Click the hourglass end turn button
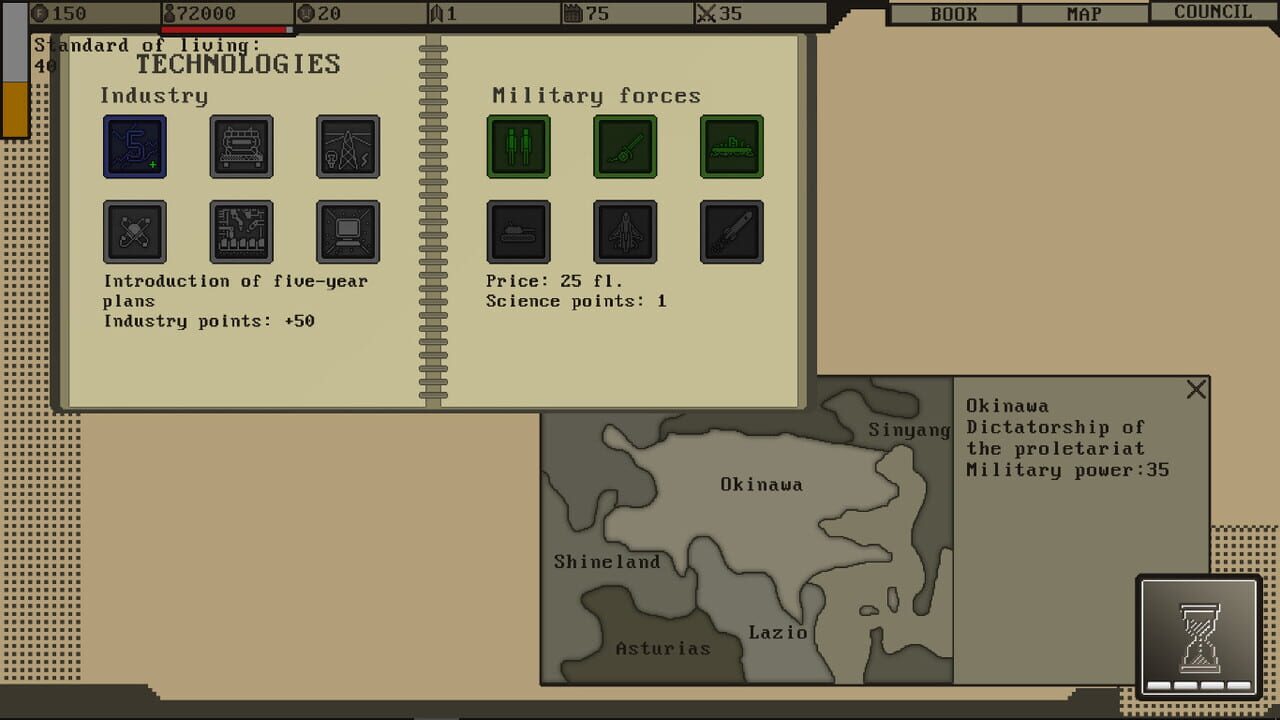This screenshot has height=720, width=1280. (1197, 640)
